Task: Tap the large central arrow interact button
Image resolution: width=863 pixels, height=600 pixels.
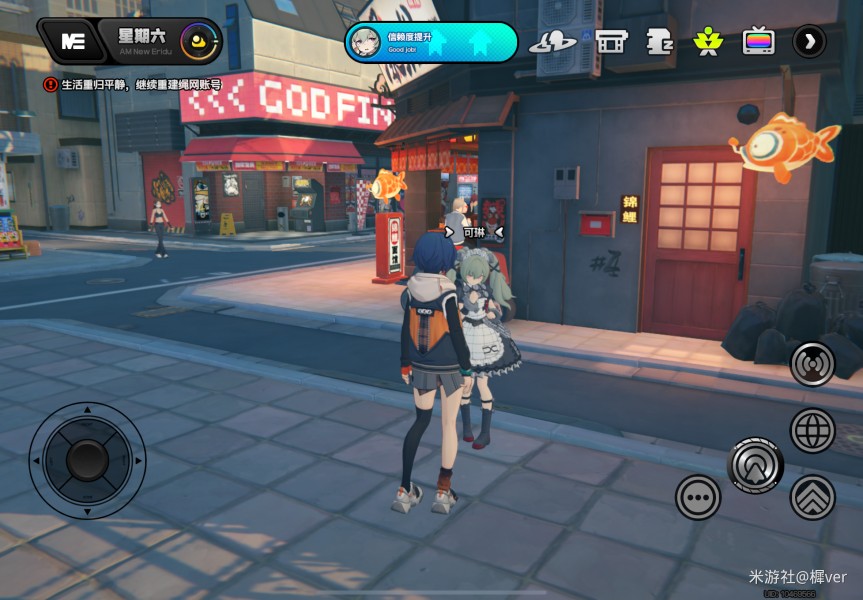Action: point(756,464)
